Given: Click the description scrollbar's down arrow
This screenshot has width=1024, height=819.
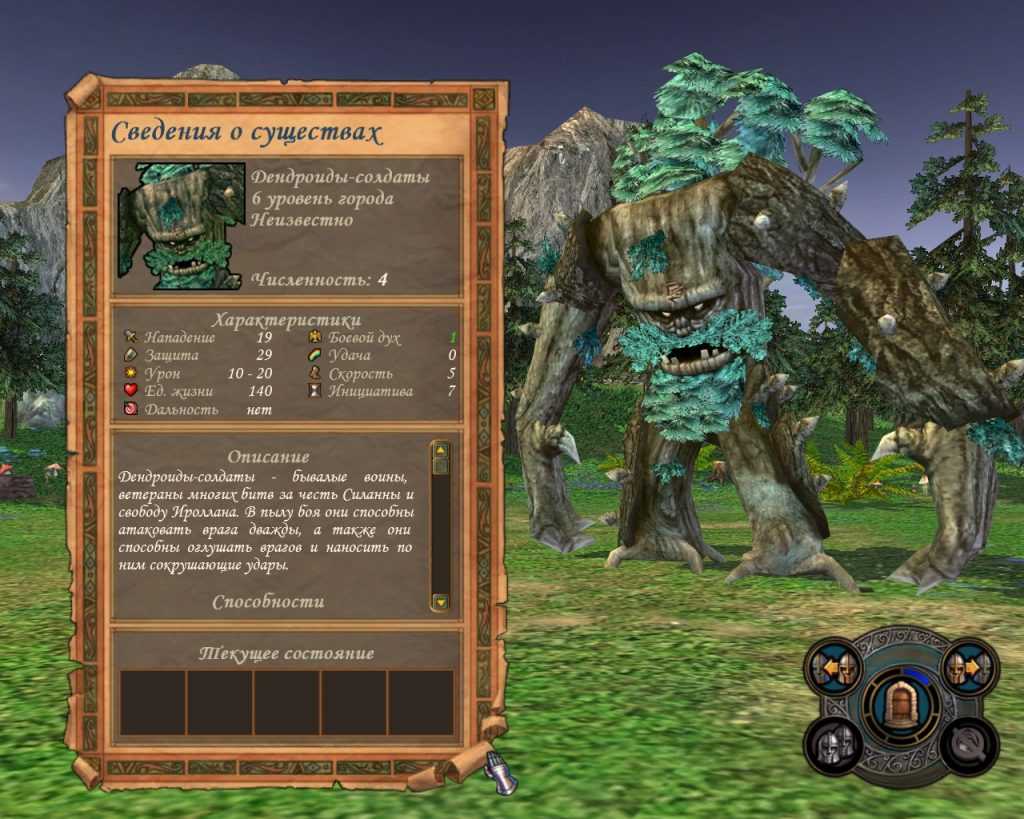Looking at the screenshot, I should tap(440, 602).
